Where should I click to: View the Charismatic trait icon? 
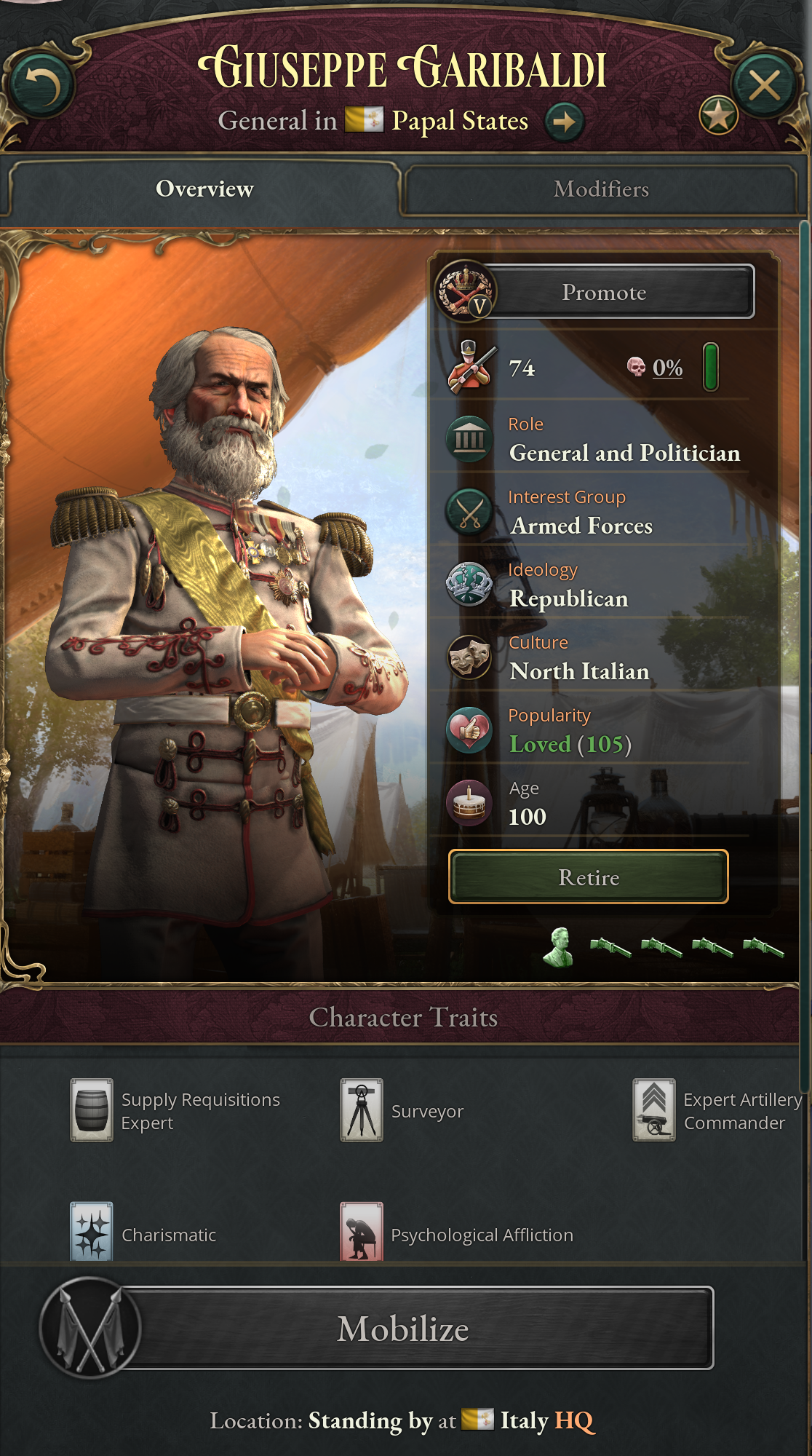pyautogui.click(x=92, y=1232)
